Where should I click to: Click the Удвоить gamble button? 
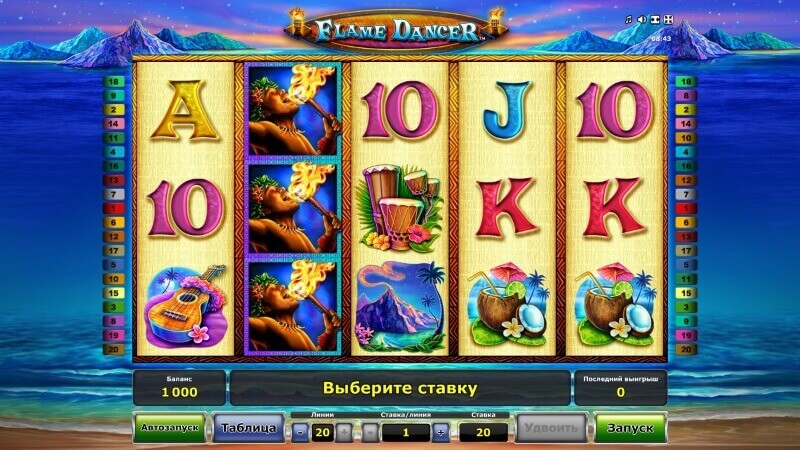[x=551, y=428]
